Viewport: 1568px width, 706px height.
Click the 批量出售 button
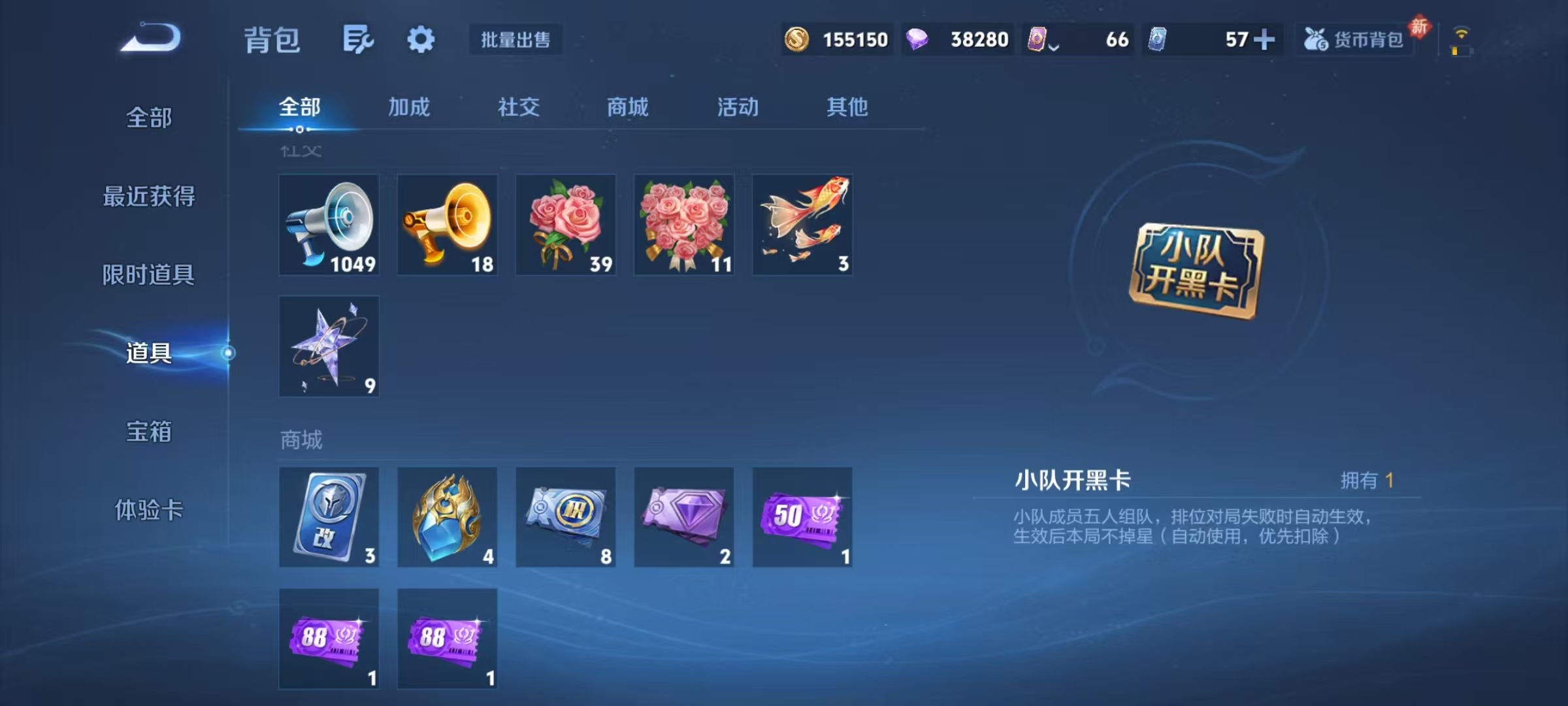tap(515, 40)
